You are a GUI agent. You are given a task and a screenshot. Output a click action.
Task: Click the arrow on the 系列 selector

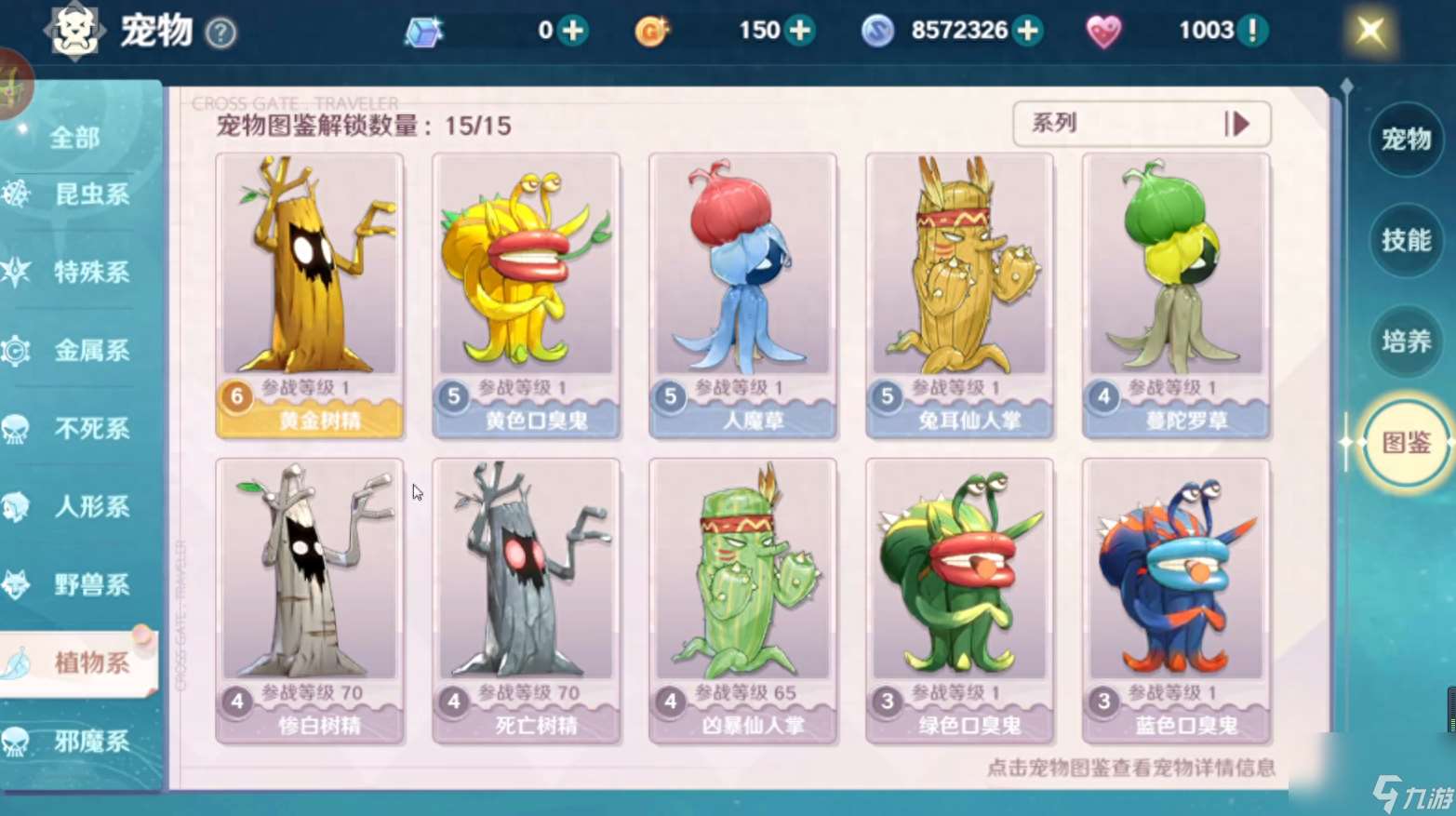tap(1237, 124)
